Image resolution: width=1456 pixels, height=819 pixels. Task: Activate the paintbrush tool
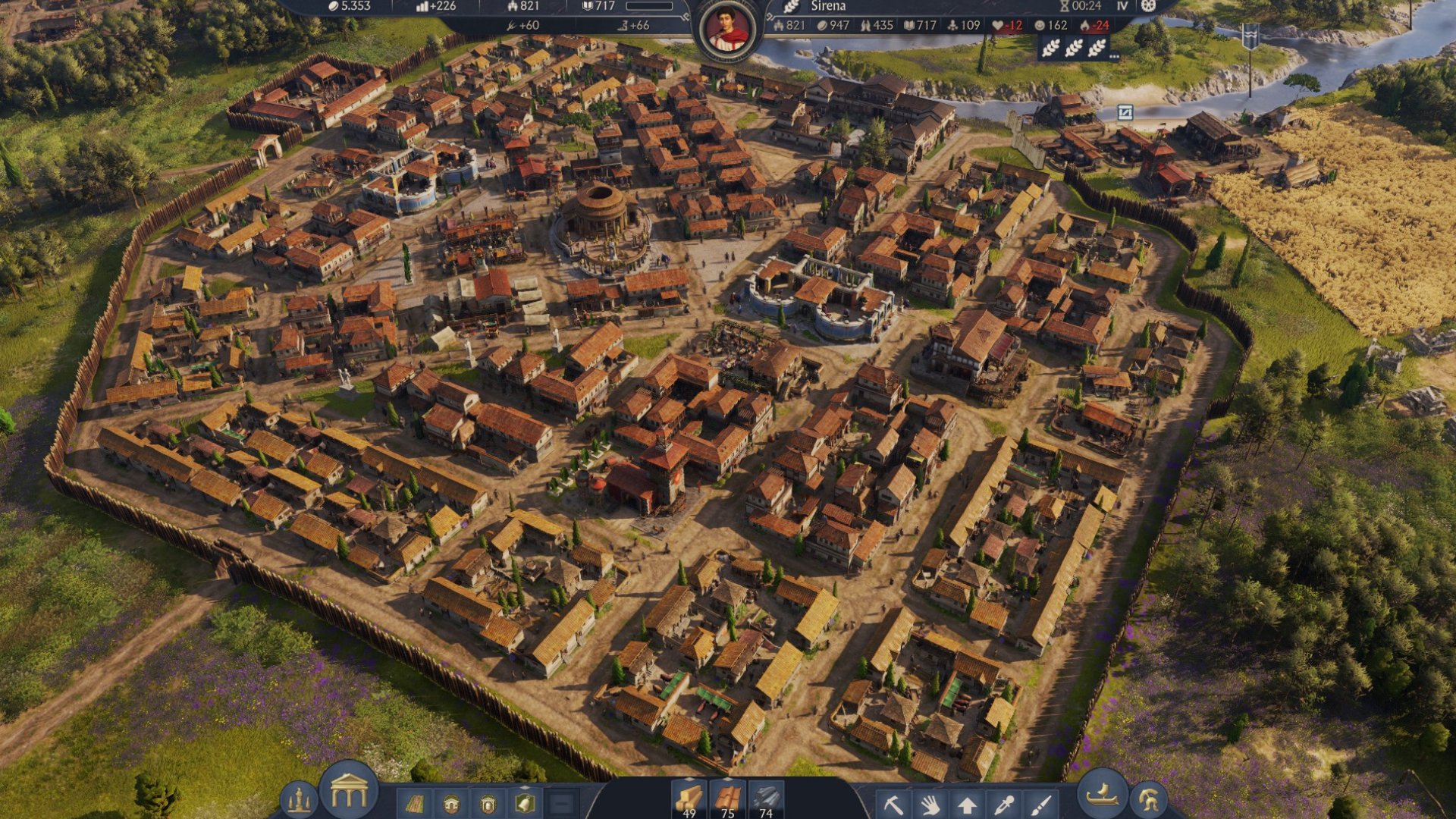(1041, 804)
